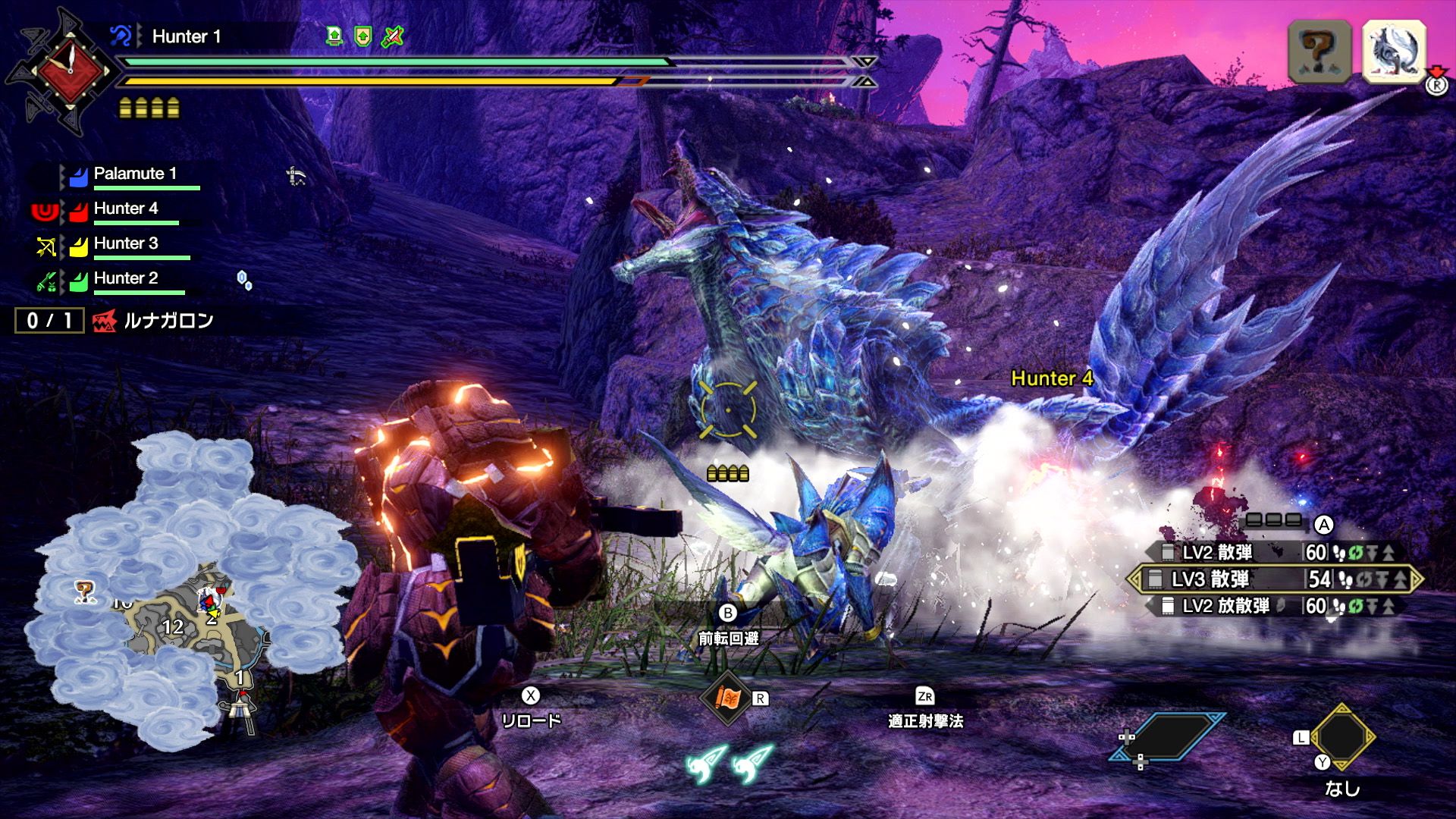Open the item bar showing なし
The width and height of the screenshot is (1456, 819).
[1342, 737]
